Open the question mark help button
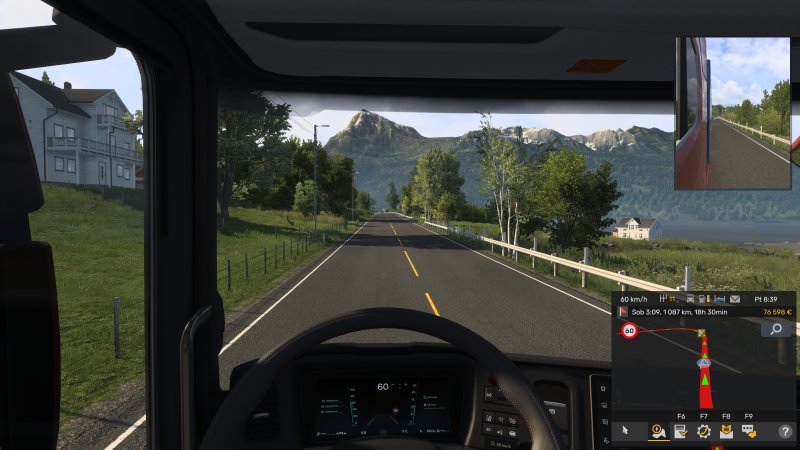 [x=785, y=431]
